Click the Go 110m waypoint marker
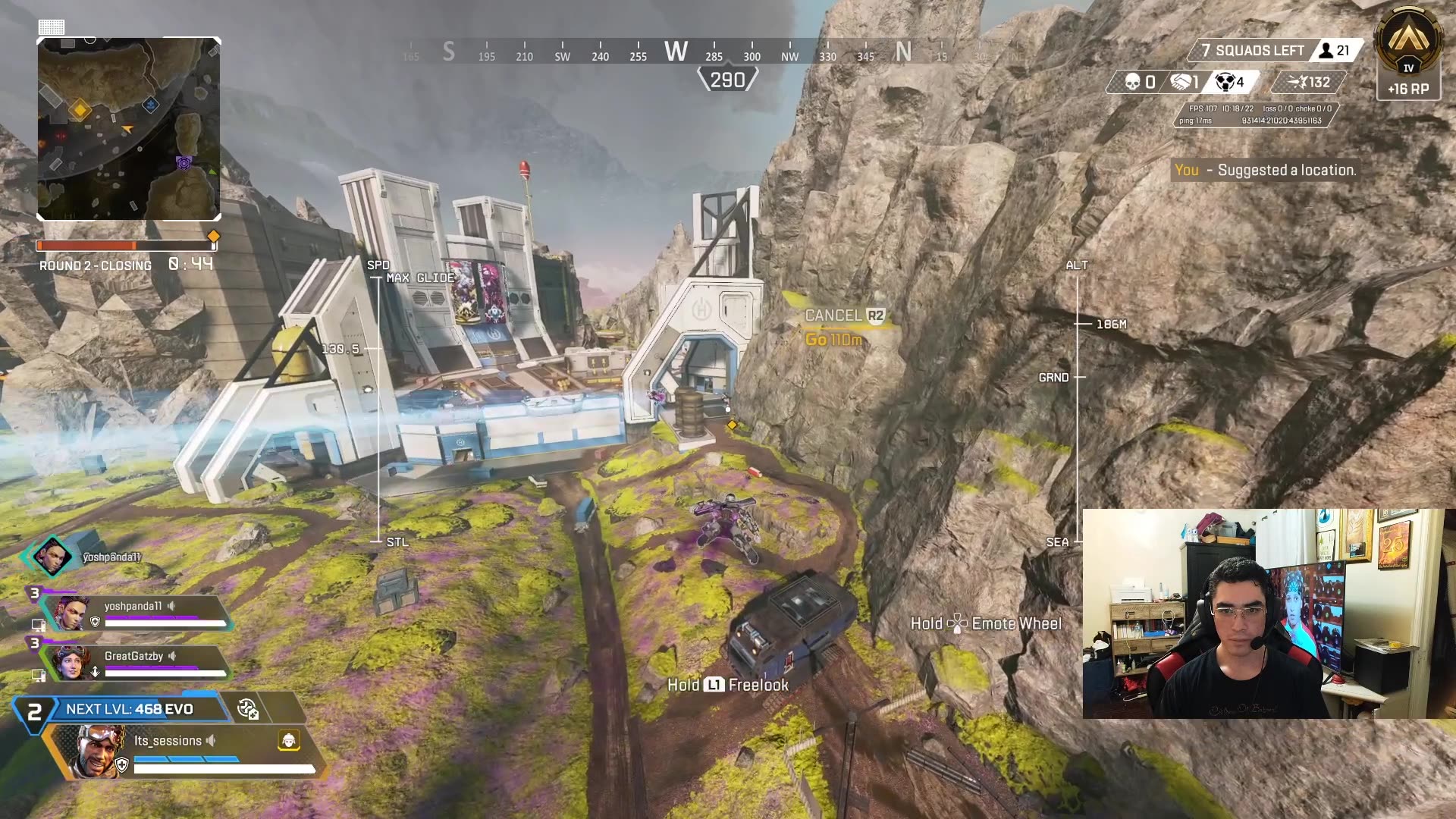Viewport: 1456px width, 819px height. 833,340
